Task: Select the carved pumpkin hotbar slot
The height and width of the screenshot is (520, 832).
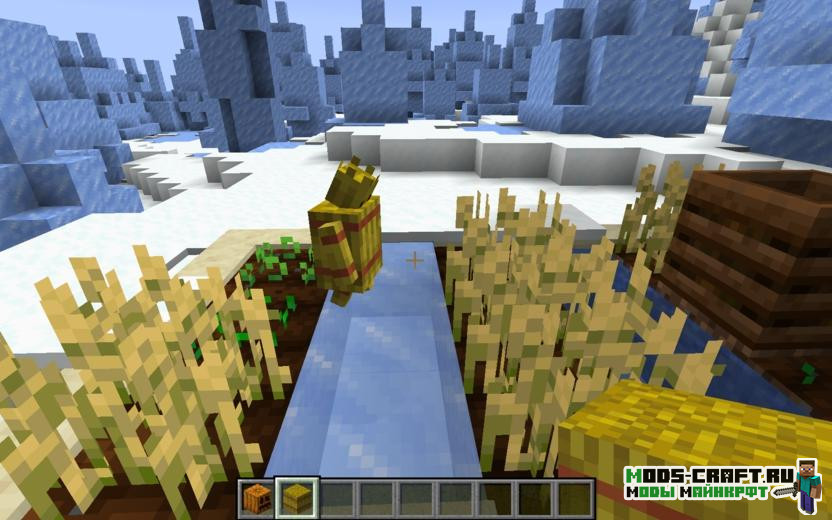Action: point(258,497)
